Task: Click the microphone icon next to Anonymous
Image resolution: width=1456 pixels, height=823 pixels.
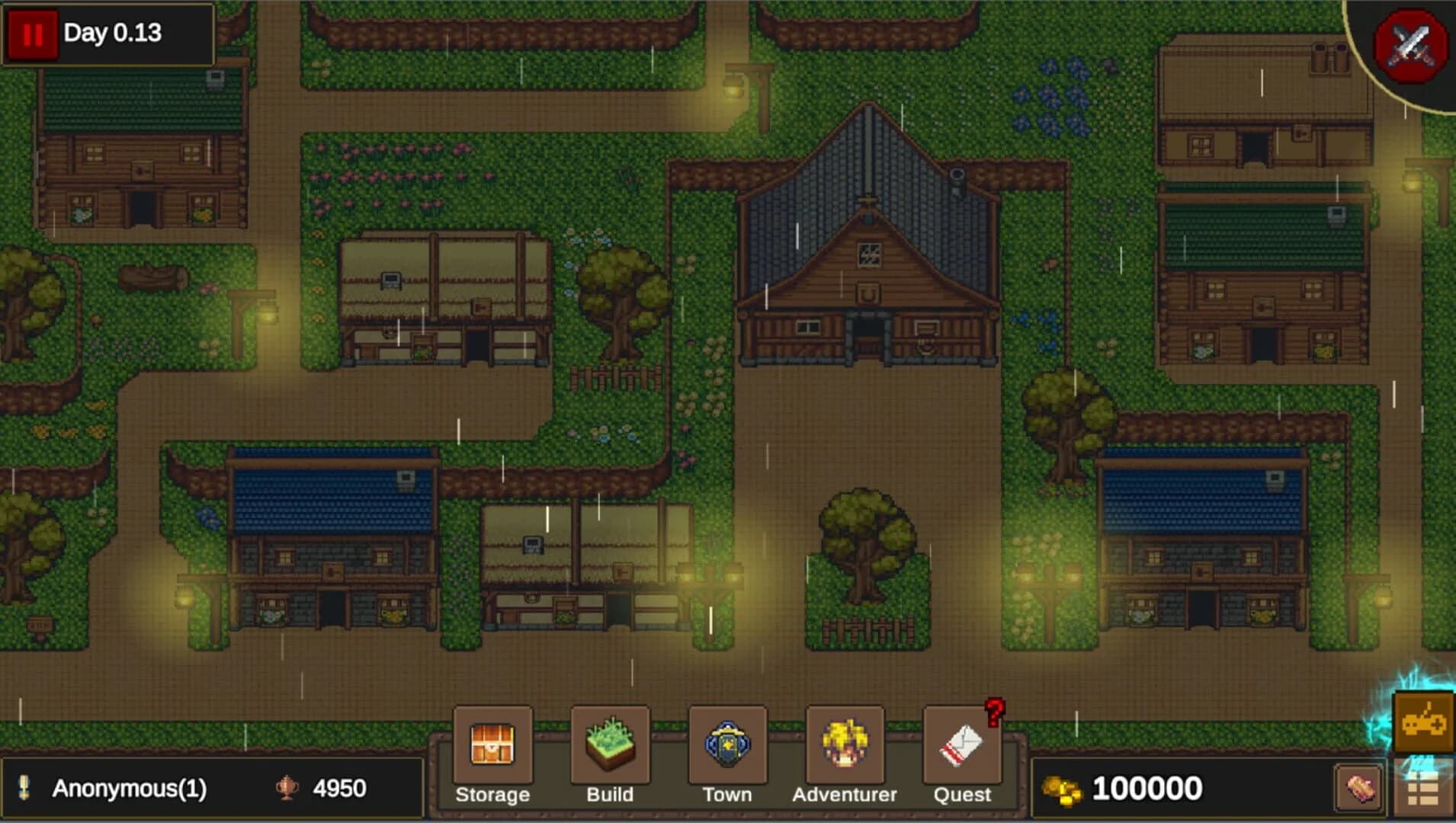Action: click(24, 786)
